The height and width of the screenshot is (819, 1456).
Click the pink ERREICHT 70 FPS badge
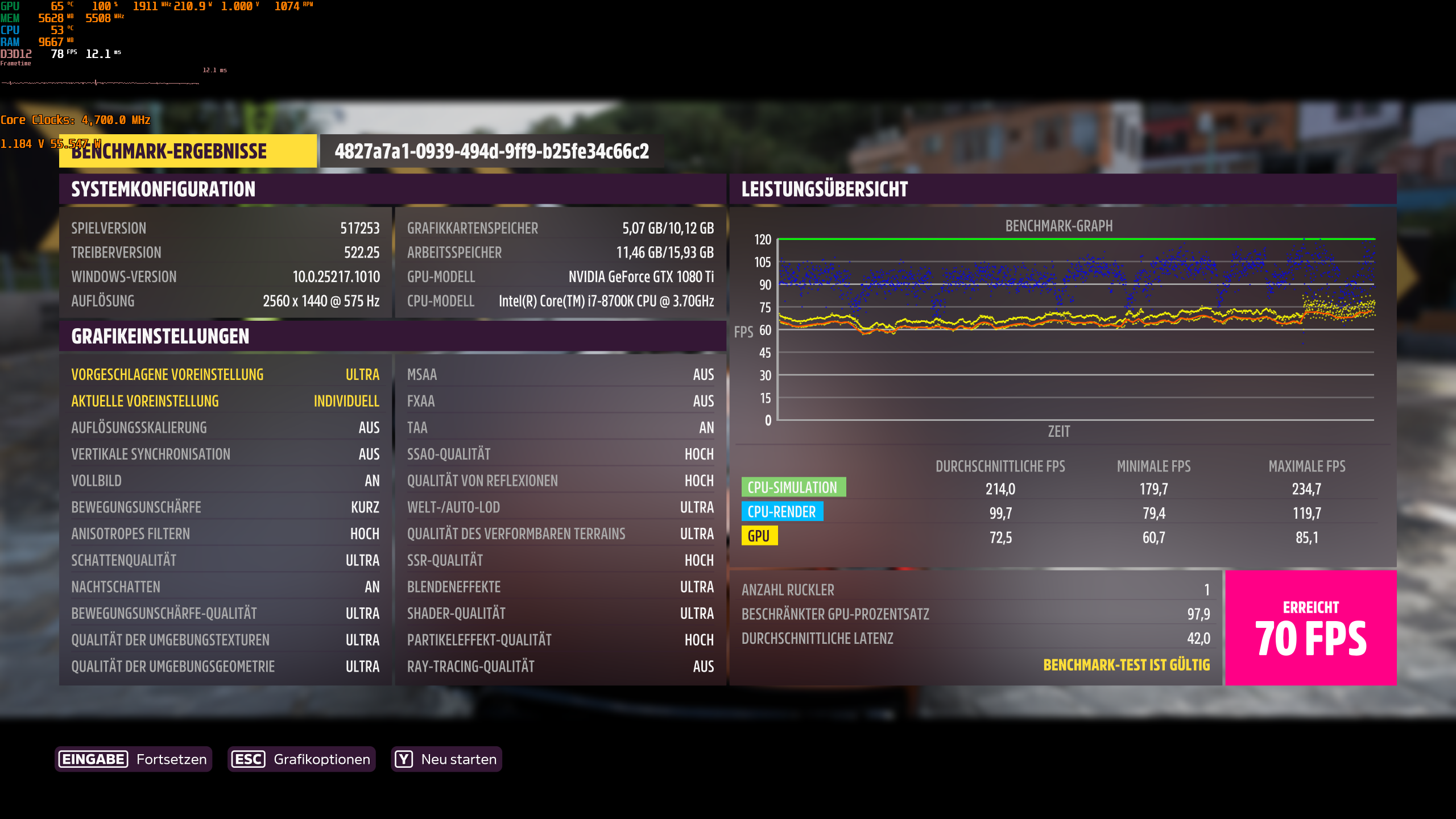coord(1310,627)
